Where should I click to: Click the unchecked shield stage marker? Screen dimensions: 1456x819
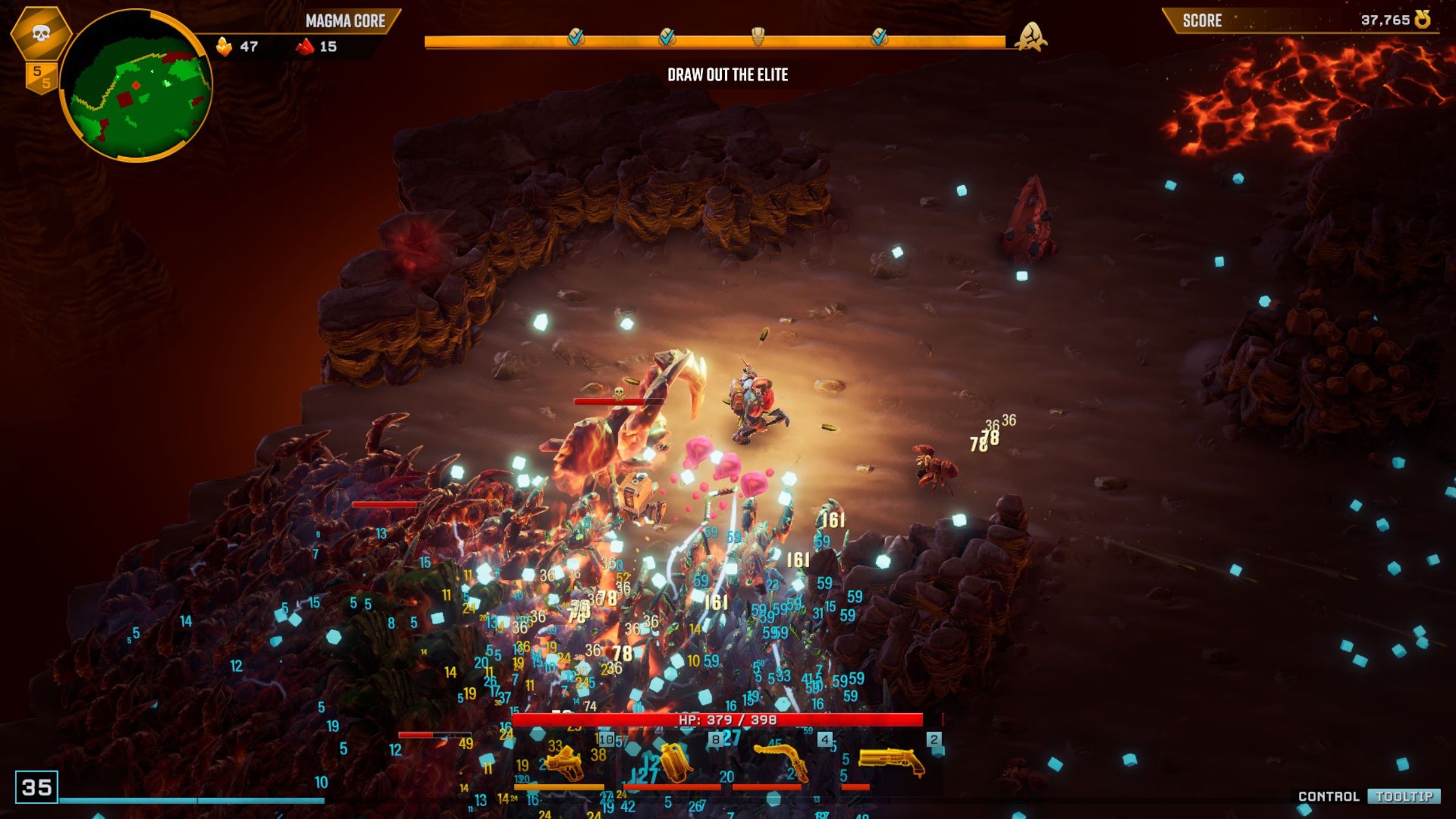(x=758, y=36)
